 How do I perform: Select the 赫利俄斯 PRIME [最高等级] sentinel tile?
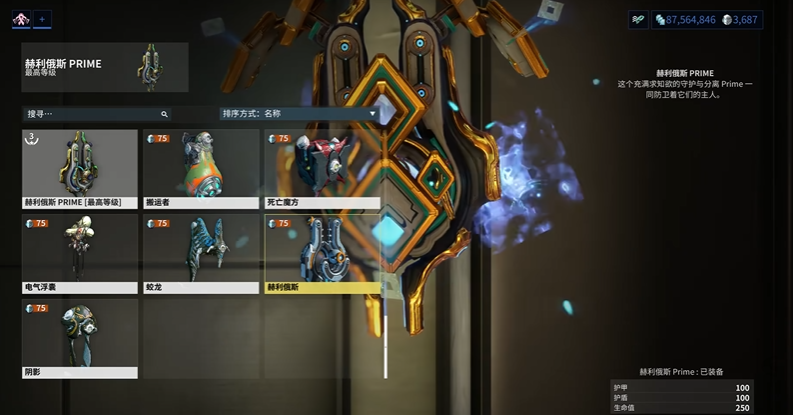pyautogui.click(x=80, y=168)
